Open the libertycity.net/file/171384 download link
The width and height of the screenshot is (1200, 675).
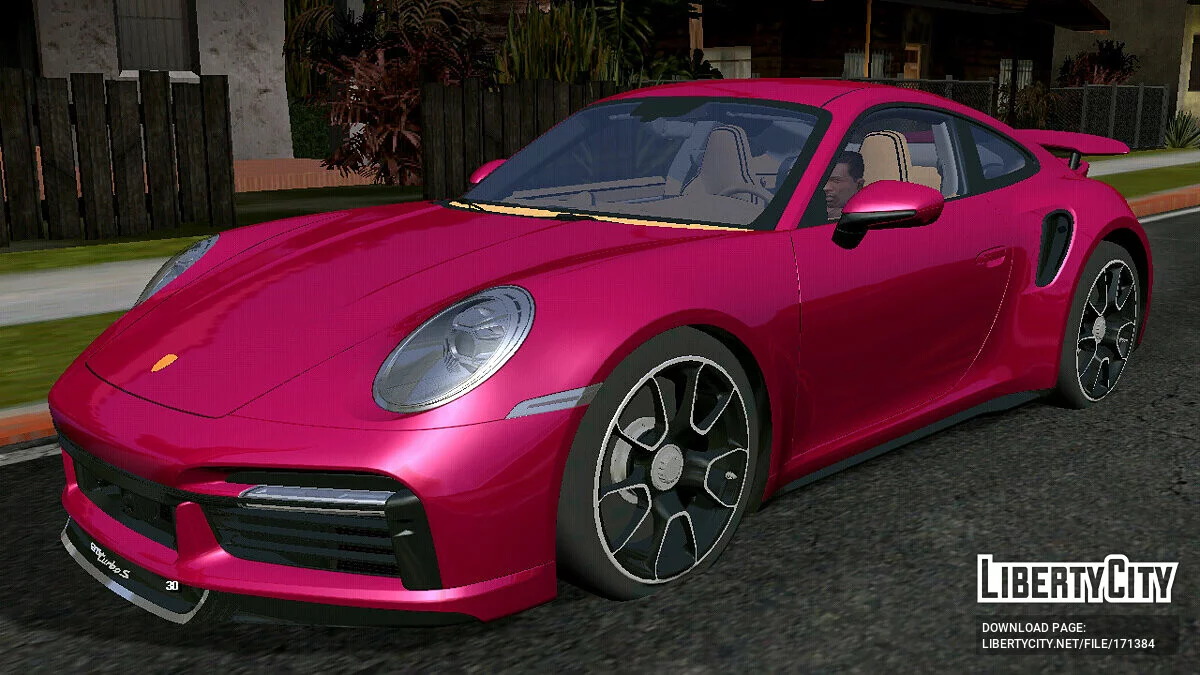[x=1068, y=644]
